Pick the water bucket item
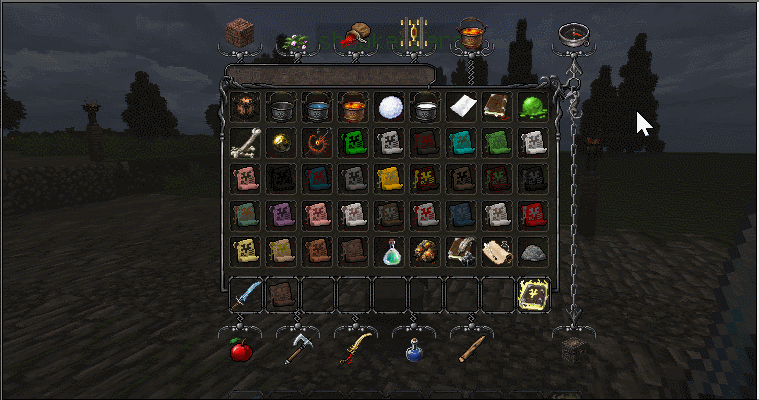Viewport: 759px width, 400px height. point(316,106)
